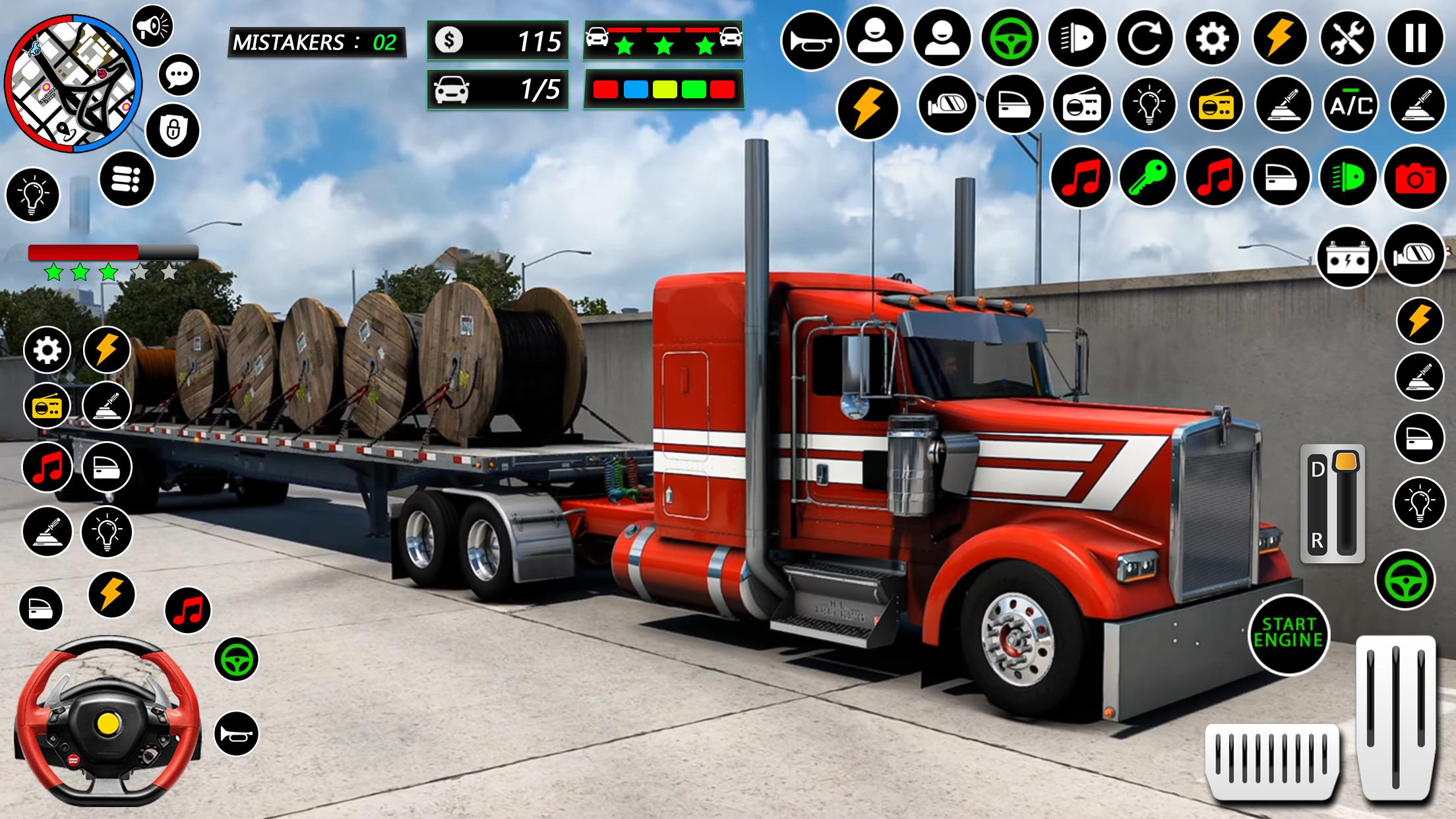1456x819 pixels.
Task: Switch view with the red camera icon
Action: [1415, 178]
